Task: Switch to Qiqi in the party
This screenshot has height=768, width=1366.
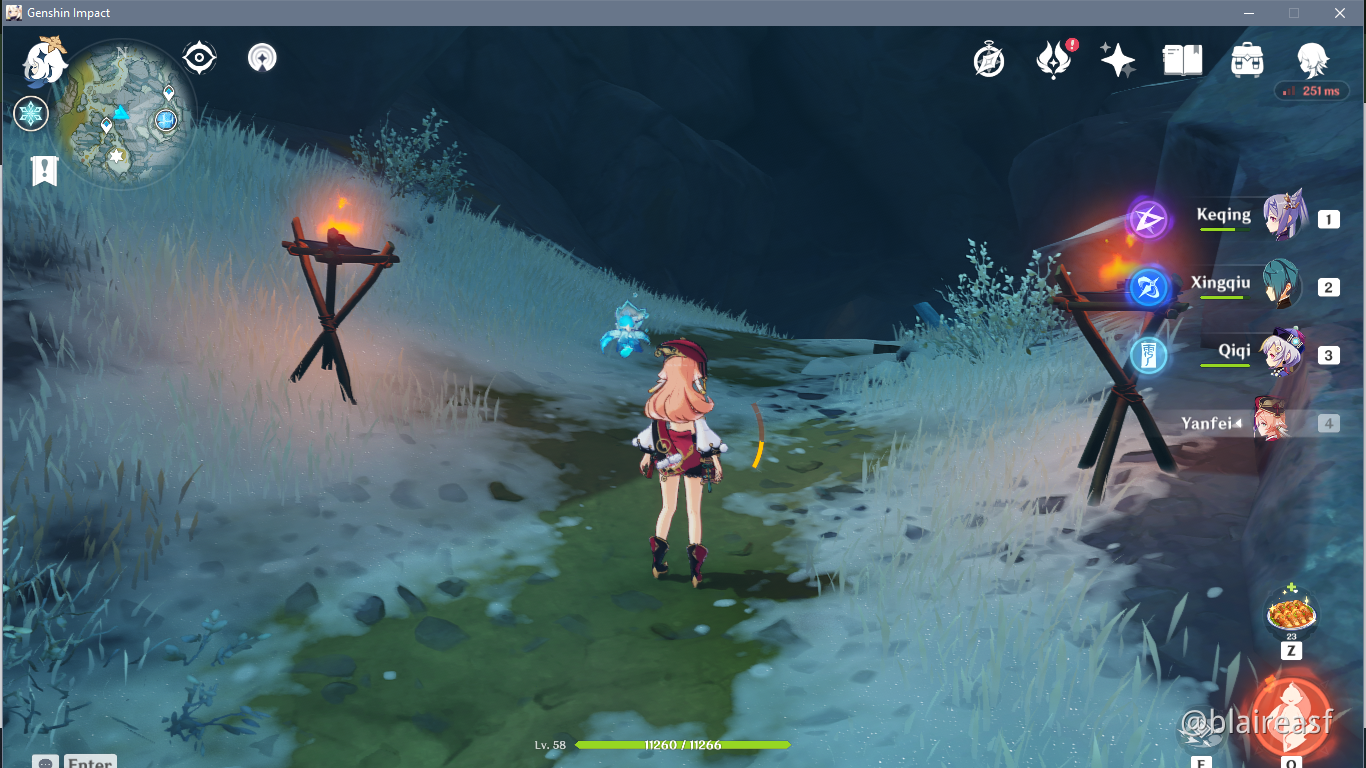Action: pos(1282,354)
